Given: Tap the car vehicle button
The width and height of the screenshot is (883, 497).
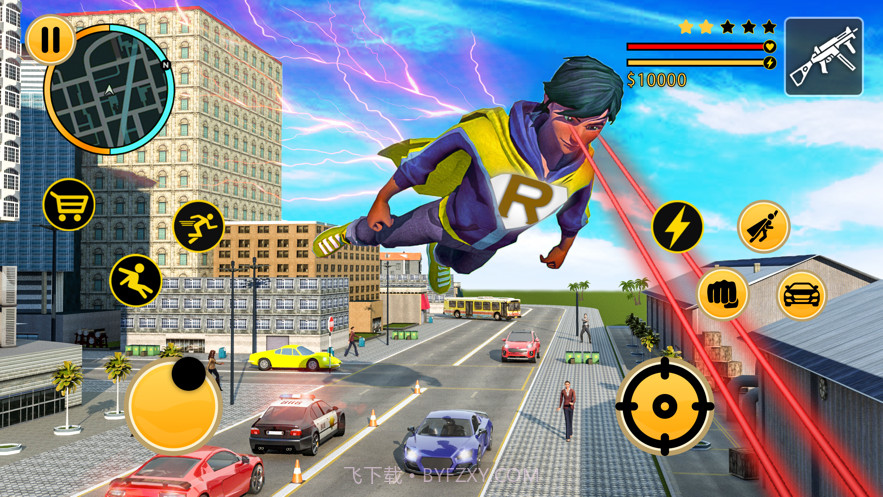Looking at the screenshot, I should point(801,295).
